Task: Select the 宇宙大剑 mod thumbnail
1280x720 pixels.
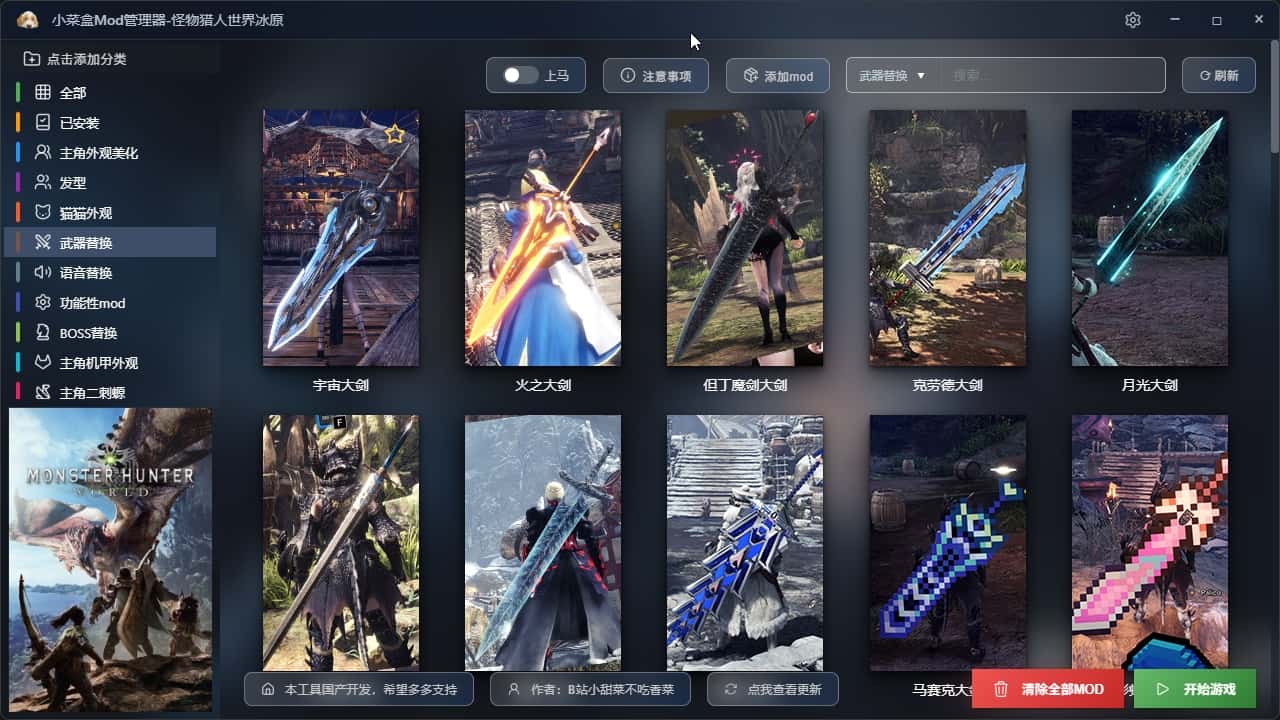Action: pyautogui.click(x=341, y=238)
